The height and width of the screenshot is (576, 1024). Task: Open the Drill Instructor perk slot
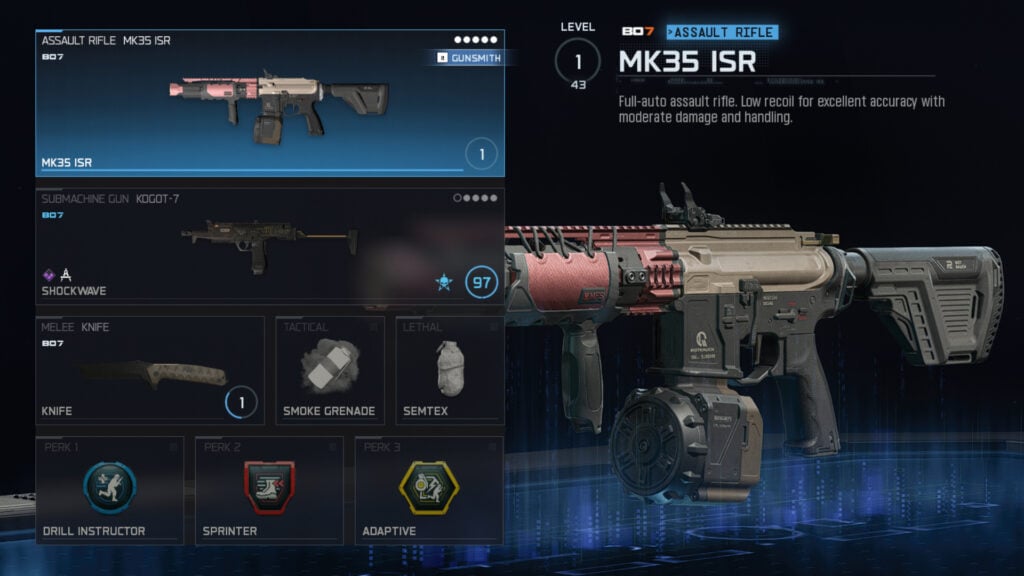[x=109, y=490]
